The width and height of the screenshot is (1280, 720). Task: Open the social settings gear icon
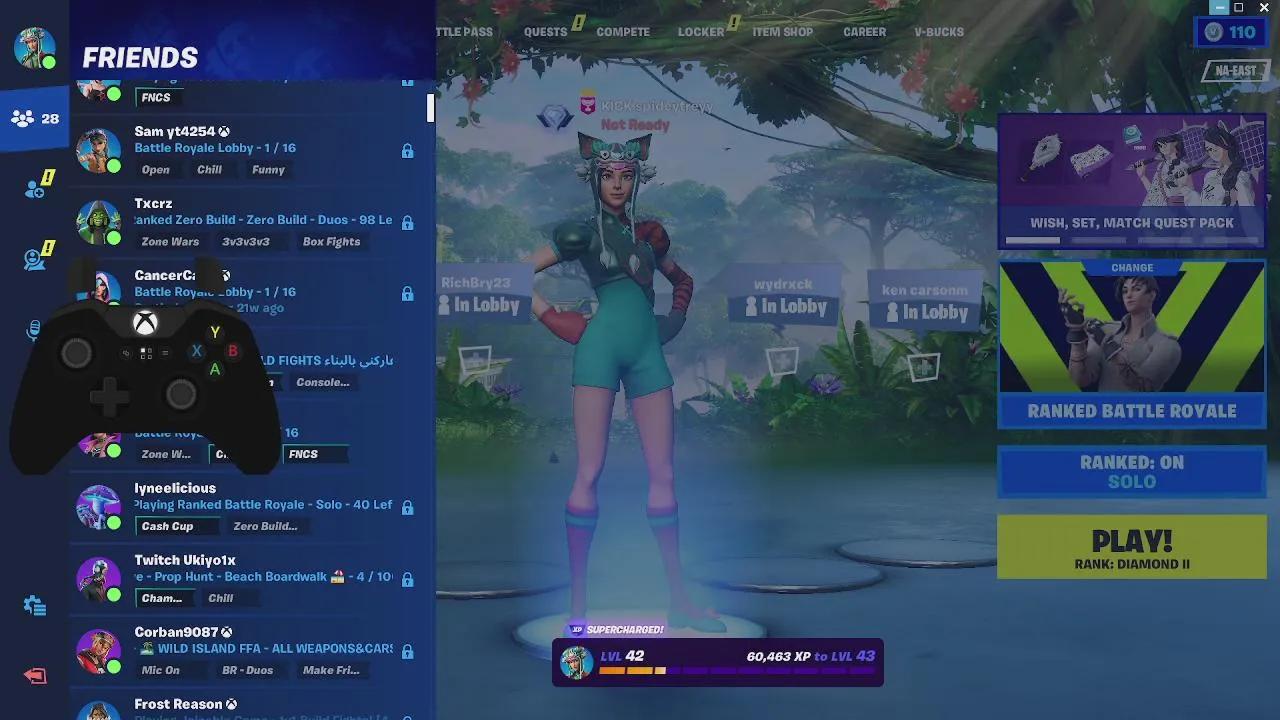pos(33,605)
